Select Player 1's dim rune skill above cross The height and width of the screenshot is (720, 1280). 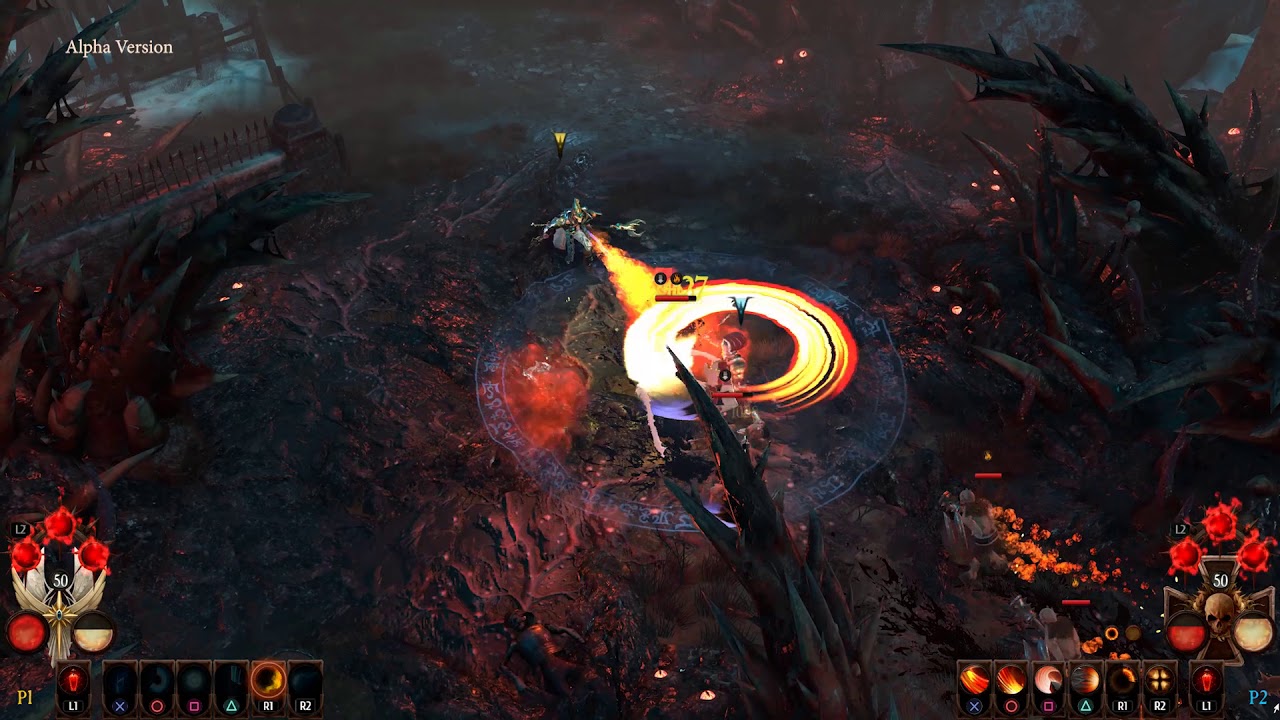pyautogui.click(x=120, y=681)
